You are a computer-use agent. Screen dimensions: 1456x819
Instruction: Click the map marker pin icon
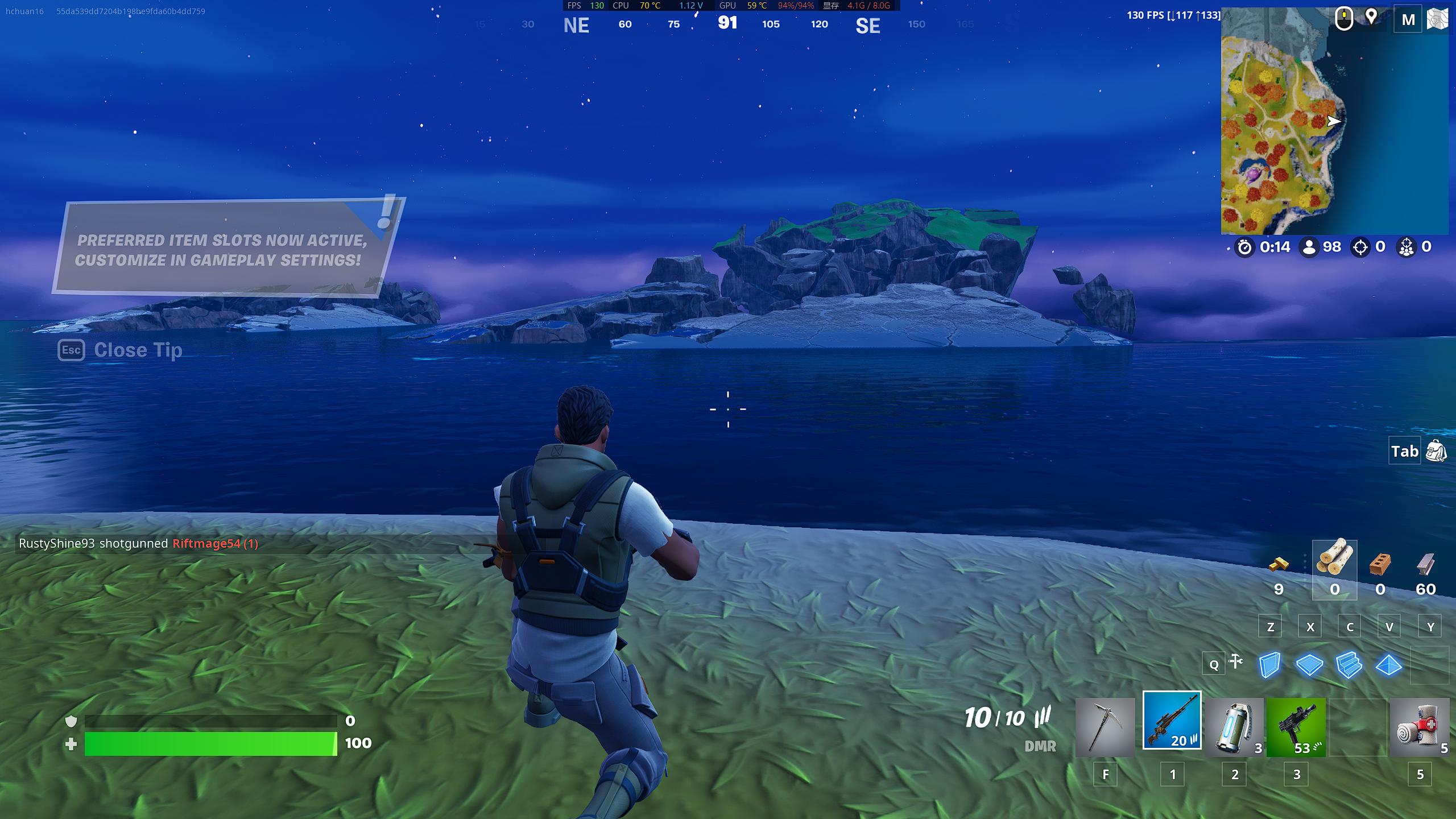coord(1371,17)
